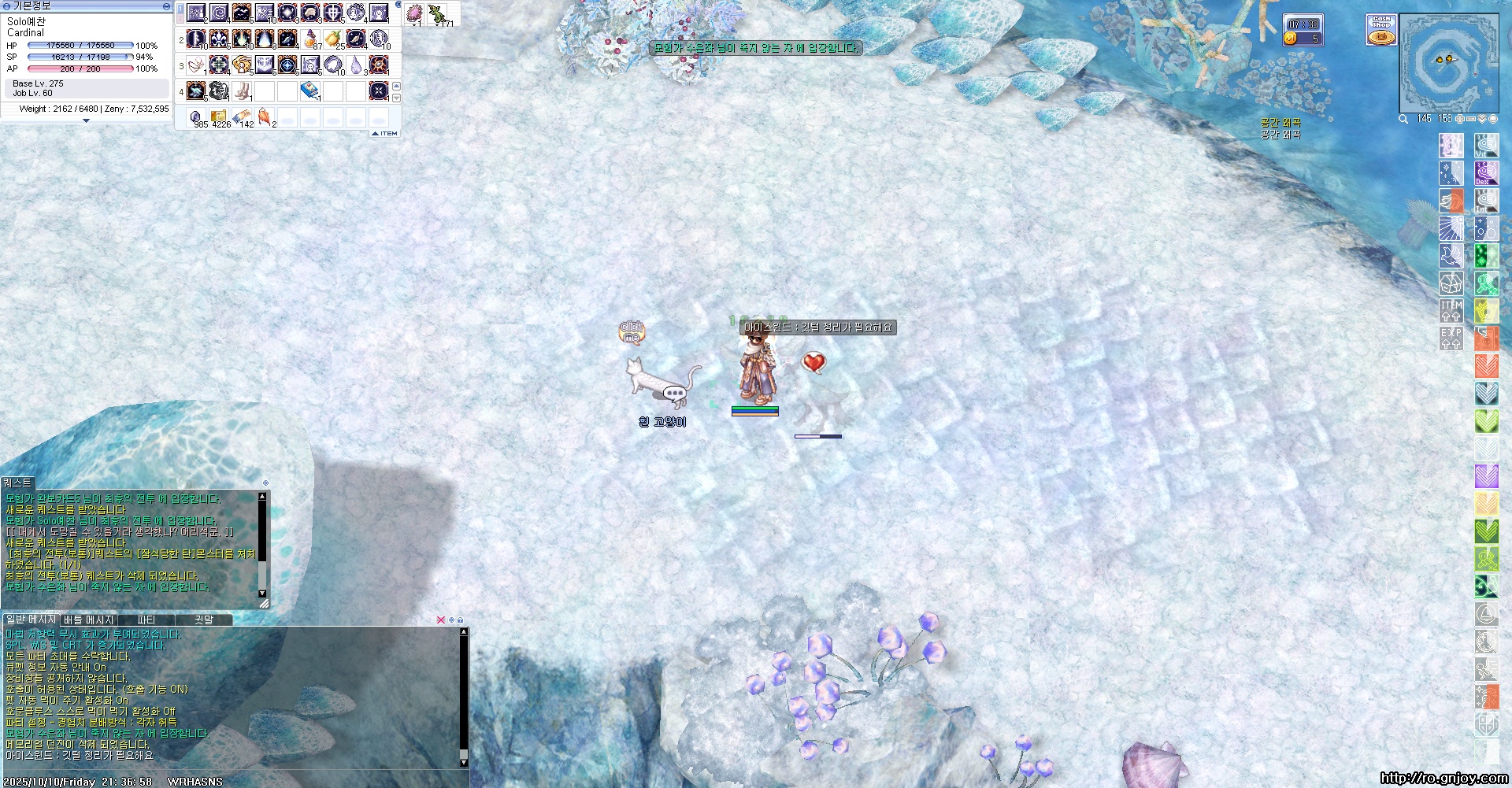Open the 파티 chat tab
The image size is (1512, 788).
coord(146,620)
